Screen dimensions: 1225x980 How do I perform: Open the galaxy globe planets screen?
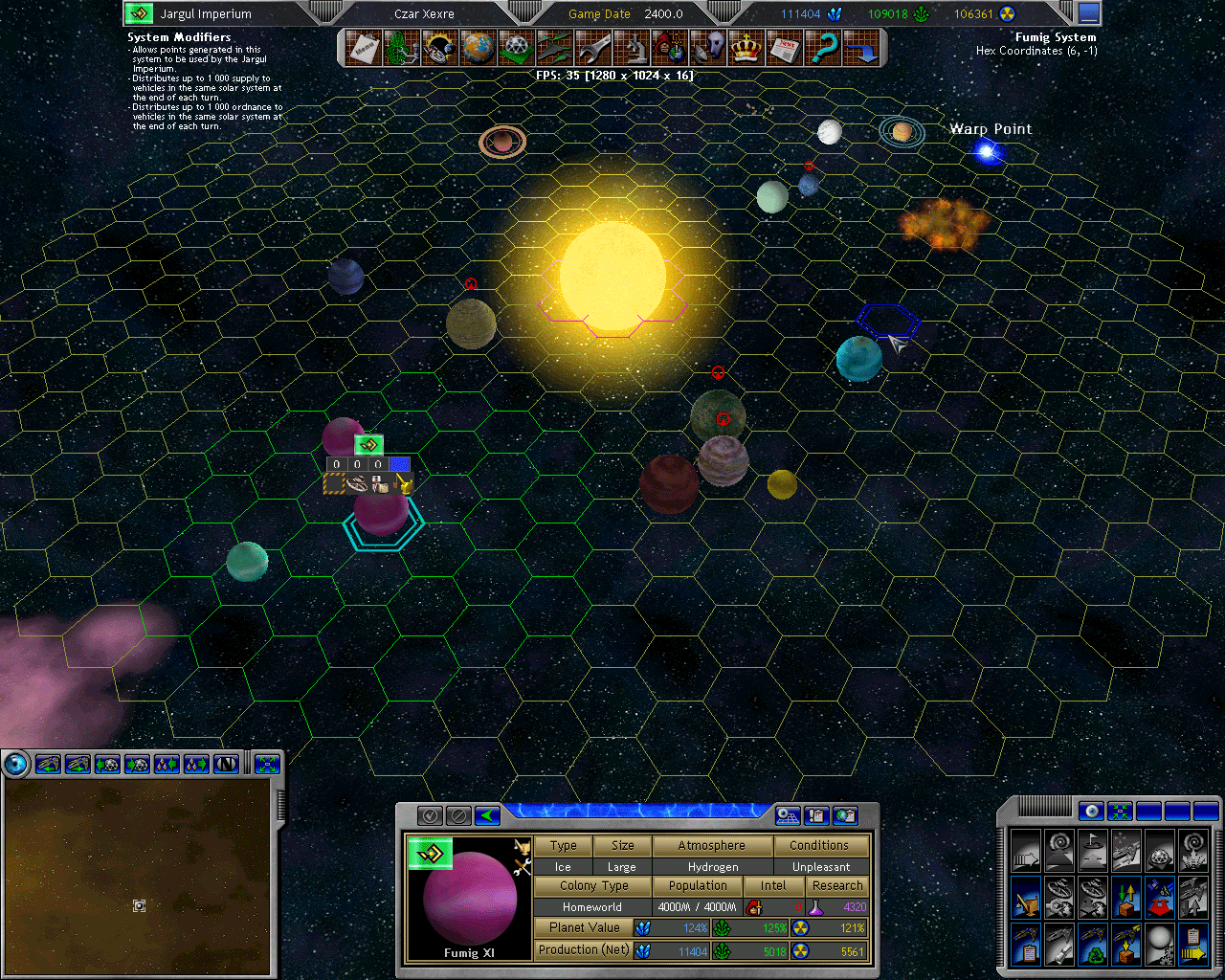(479, 48)
